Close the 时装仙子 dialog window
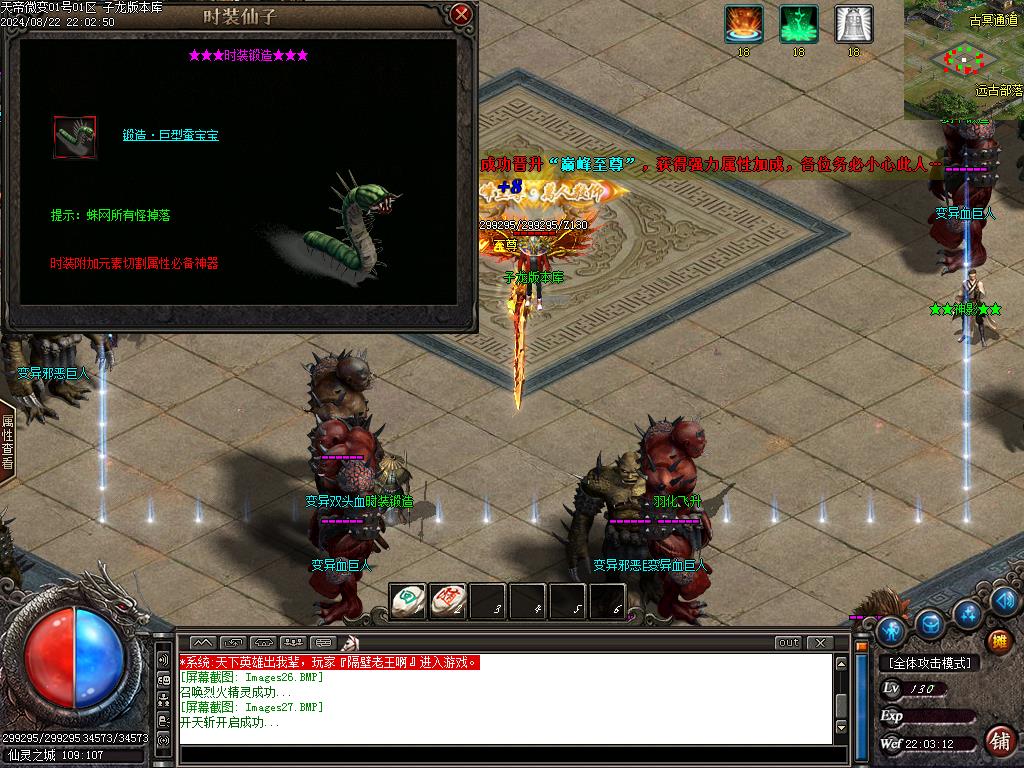 (461, 14)
